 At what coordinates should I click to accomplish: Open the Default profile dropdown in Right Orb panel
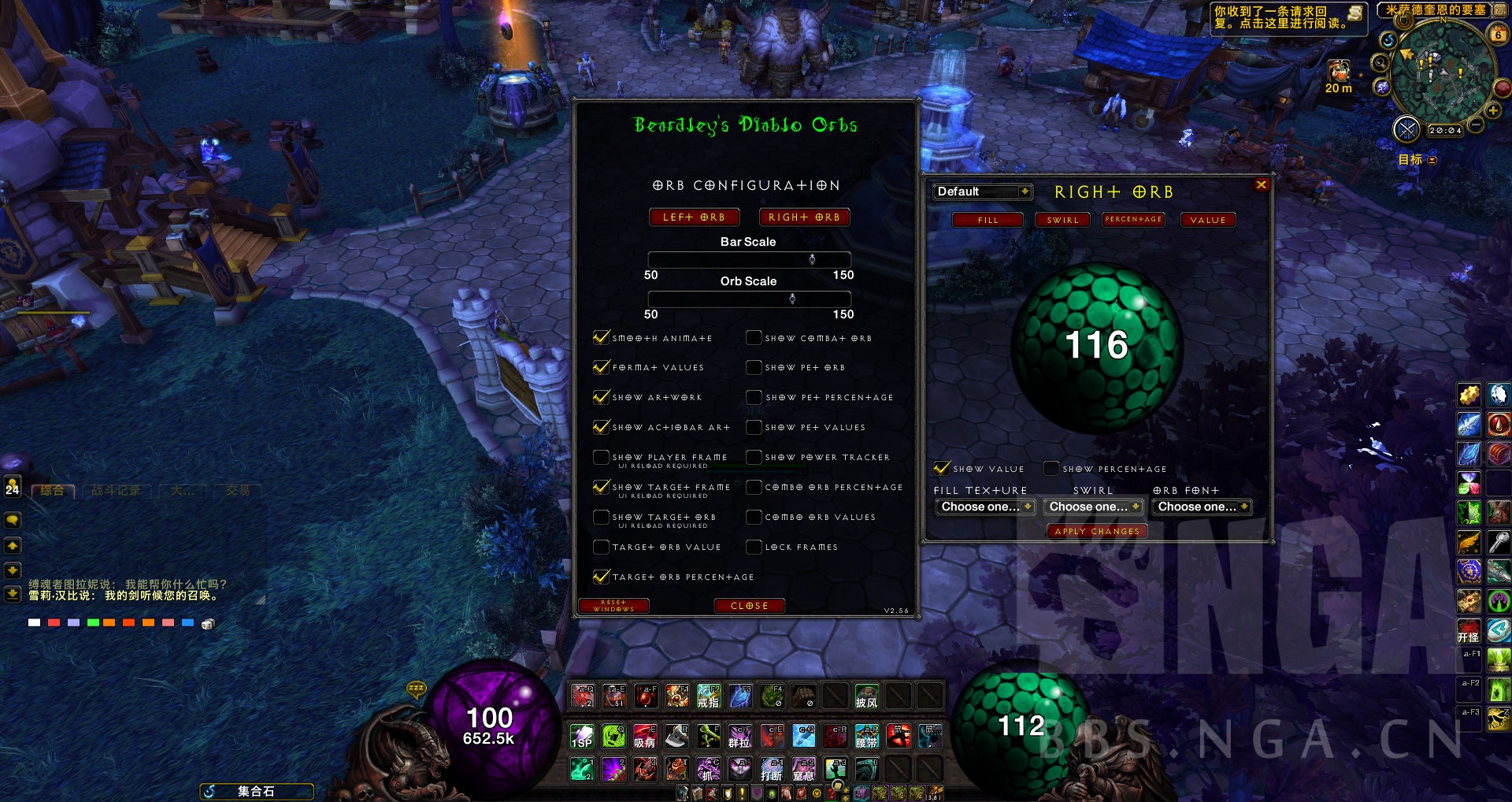[x=981, y=191]
